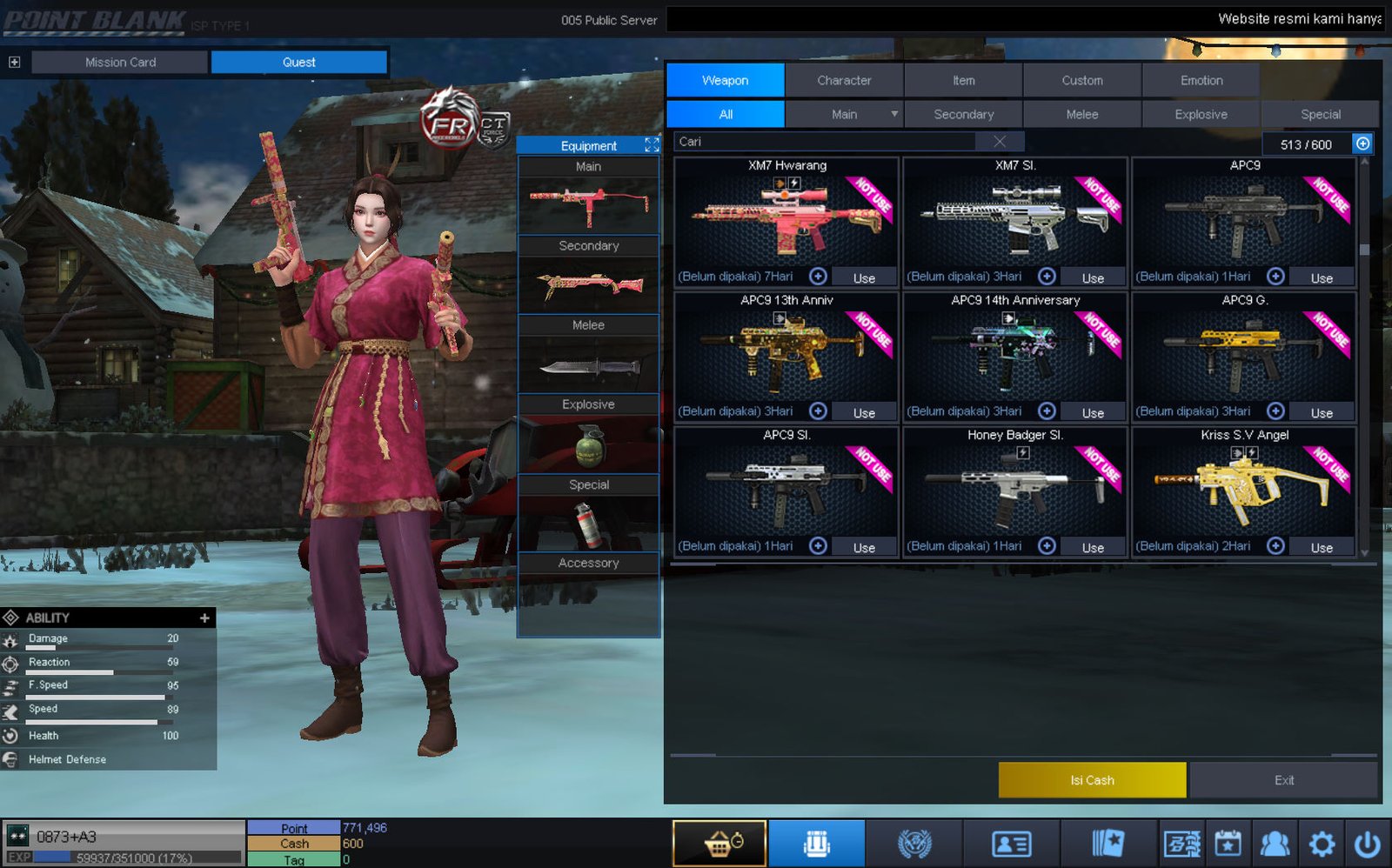Screen dimensions: 1392x868
Task: Select the equipped grenade Explosive slot
Action: click(589, 445)
